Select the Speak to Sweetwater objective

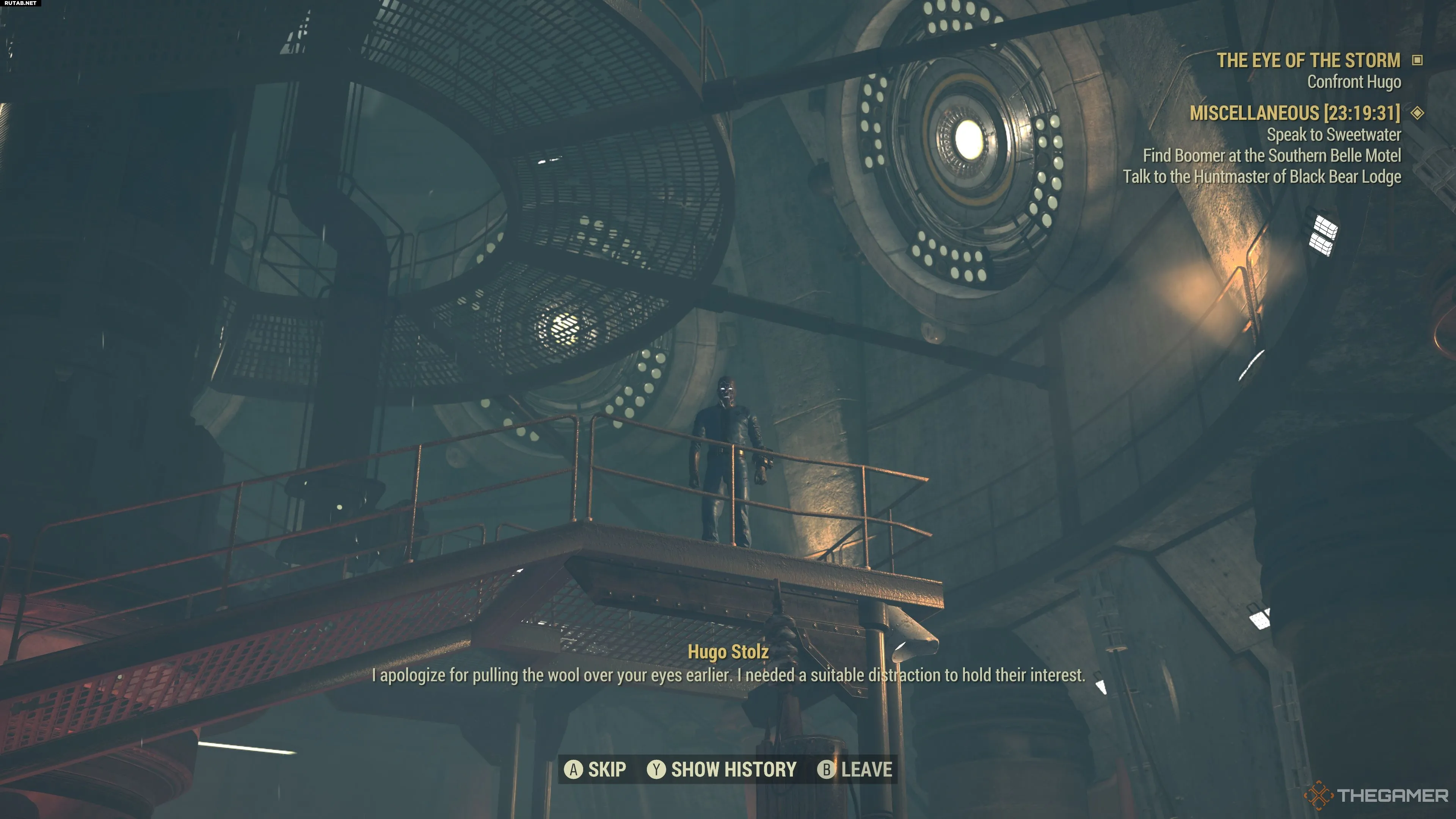tap(1334, 135)
